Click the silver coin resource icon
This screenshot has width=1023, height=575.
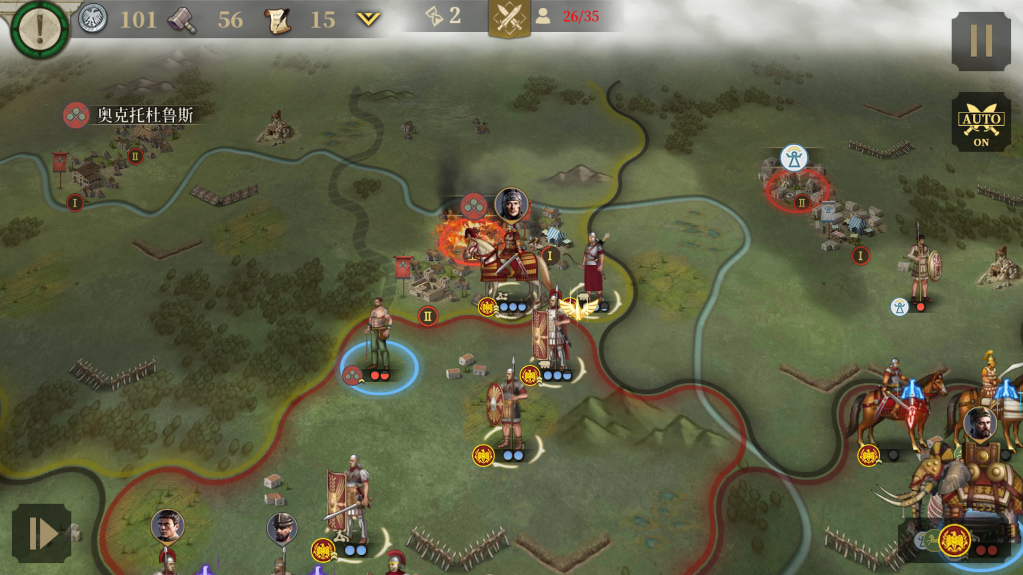93,18
